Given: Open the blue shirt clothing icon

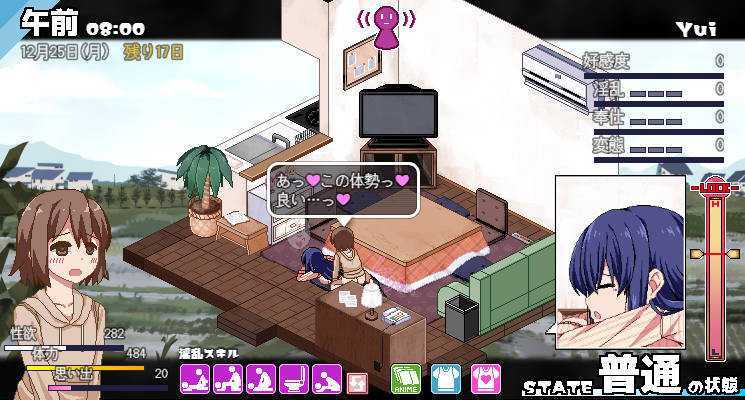Looking at the screenshot, I should pos(445,378).
